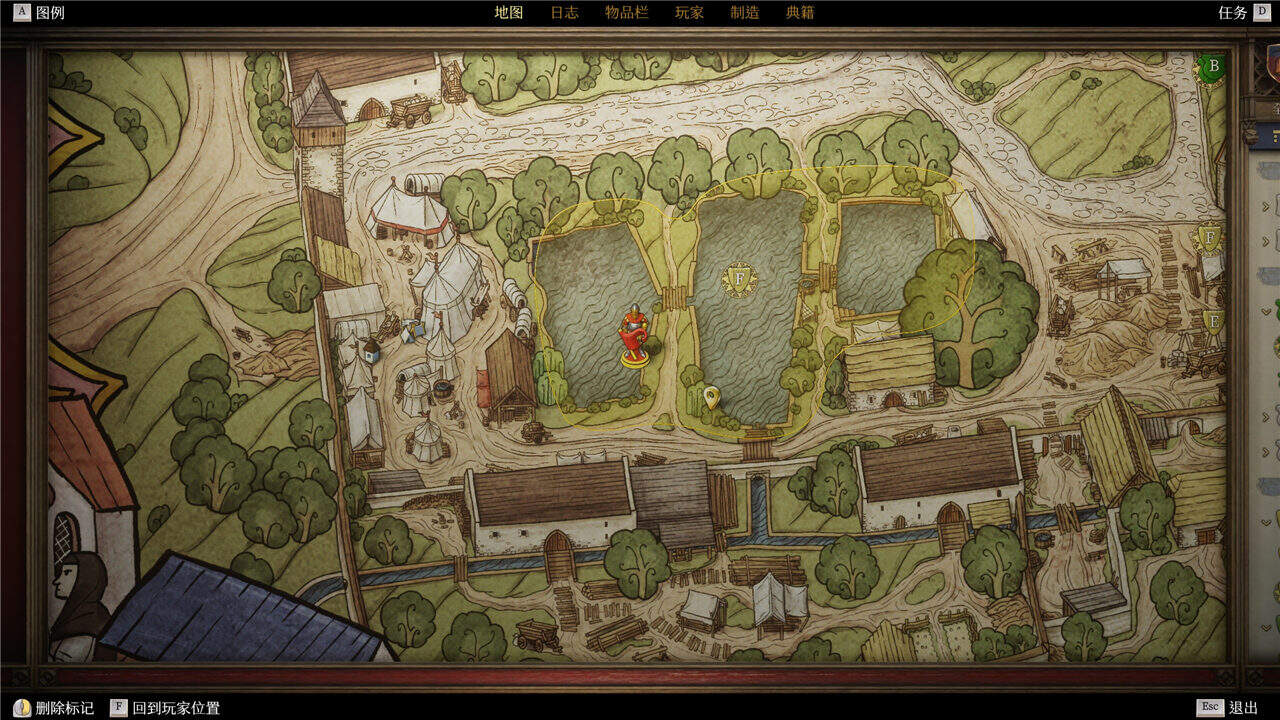
Task: Select the green B quest marker
Action: [1213, 68]
